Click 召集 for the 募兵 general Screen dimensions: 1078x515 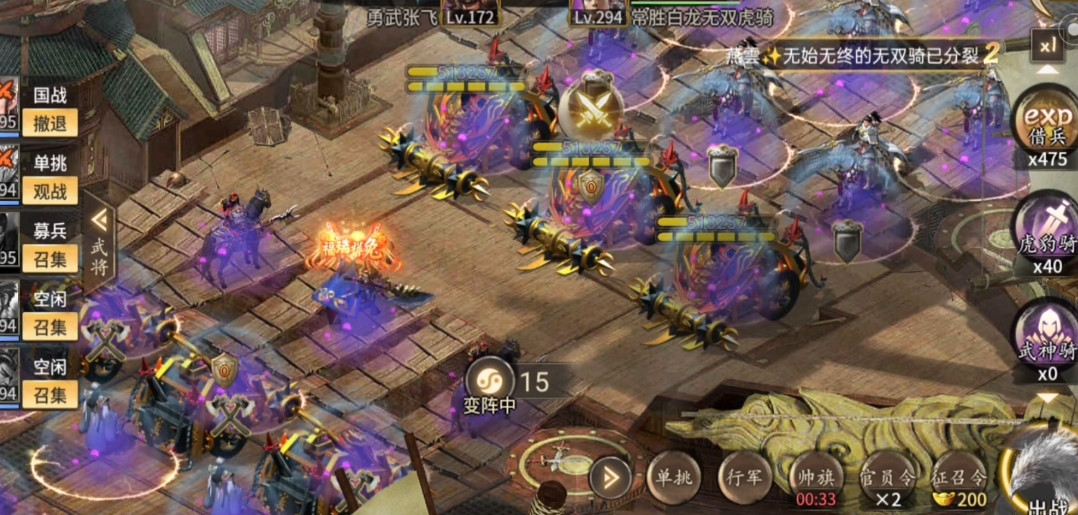[x=49, y=260]
